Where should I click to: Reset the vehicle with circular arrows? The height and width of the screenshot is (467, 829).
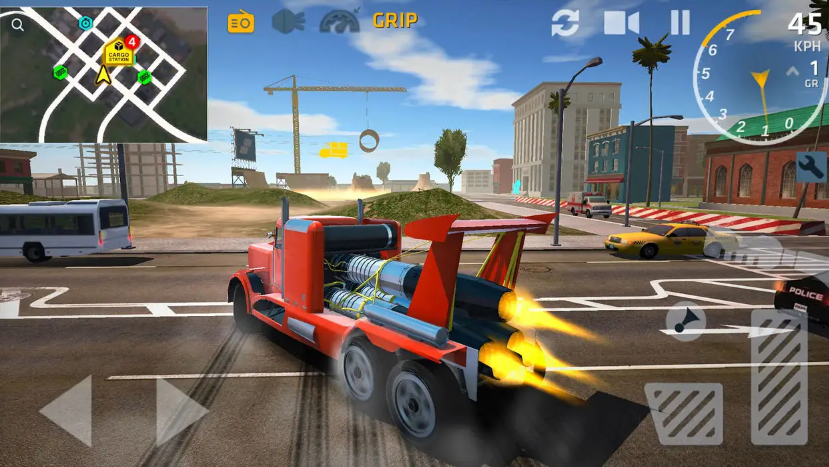click(565, 22)
